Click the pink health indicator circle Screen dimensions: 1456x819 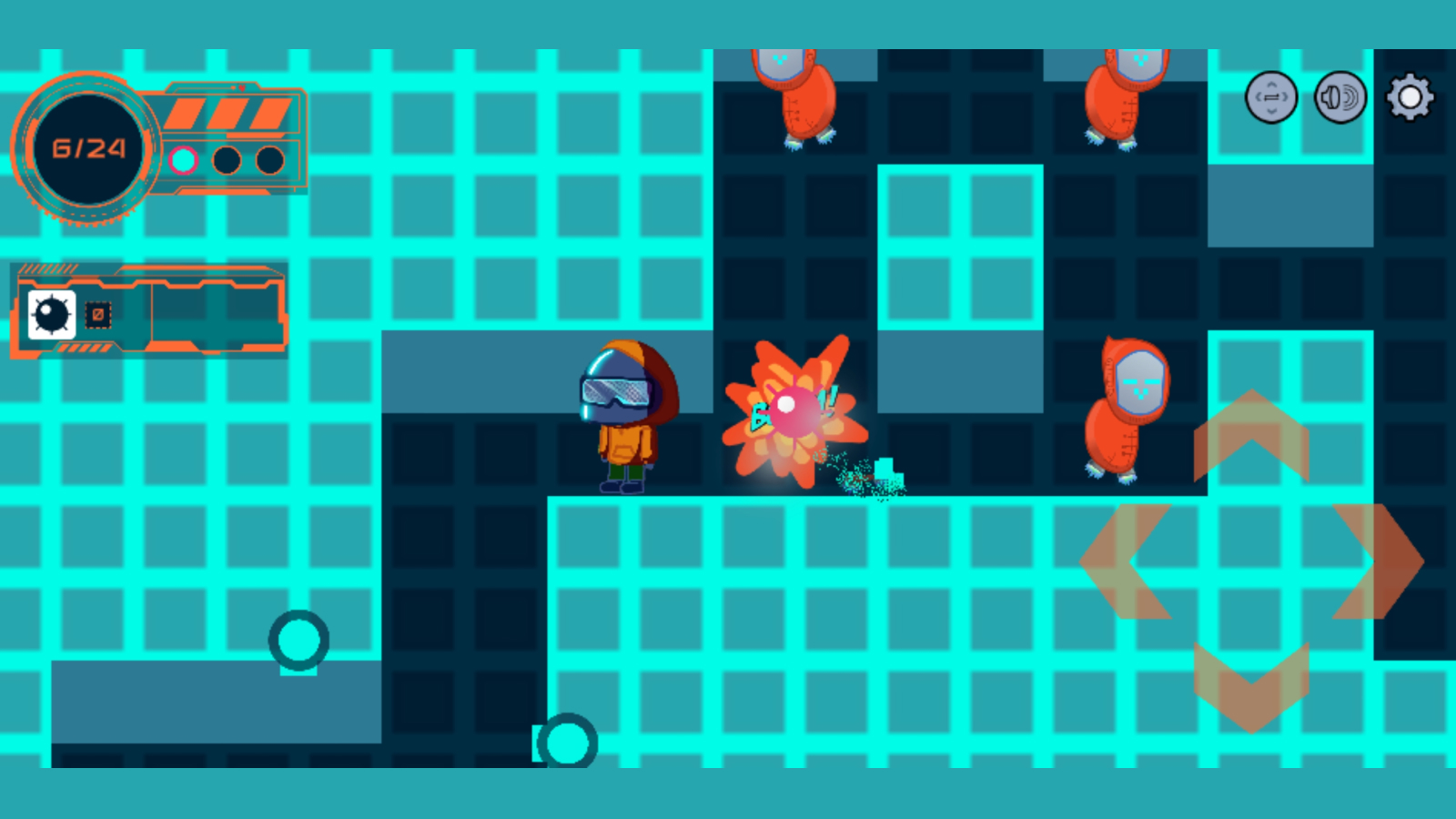click(x=185, y=162)
